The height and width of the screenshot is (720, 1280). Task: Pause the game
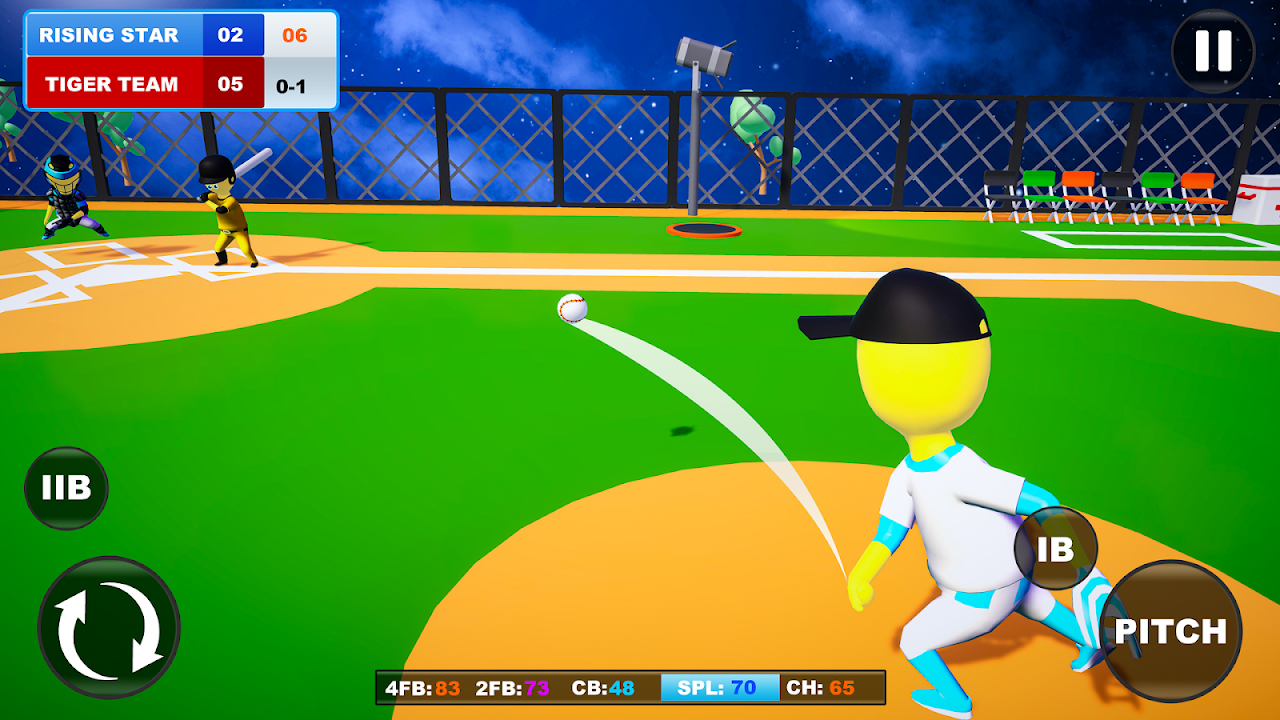coord(1213,51)
